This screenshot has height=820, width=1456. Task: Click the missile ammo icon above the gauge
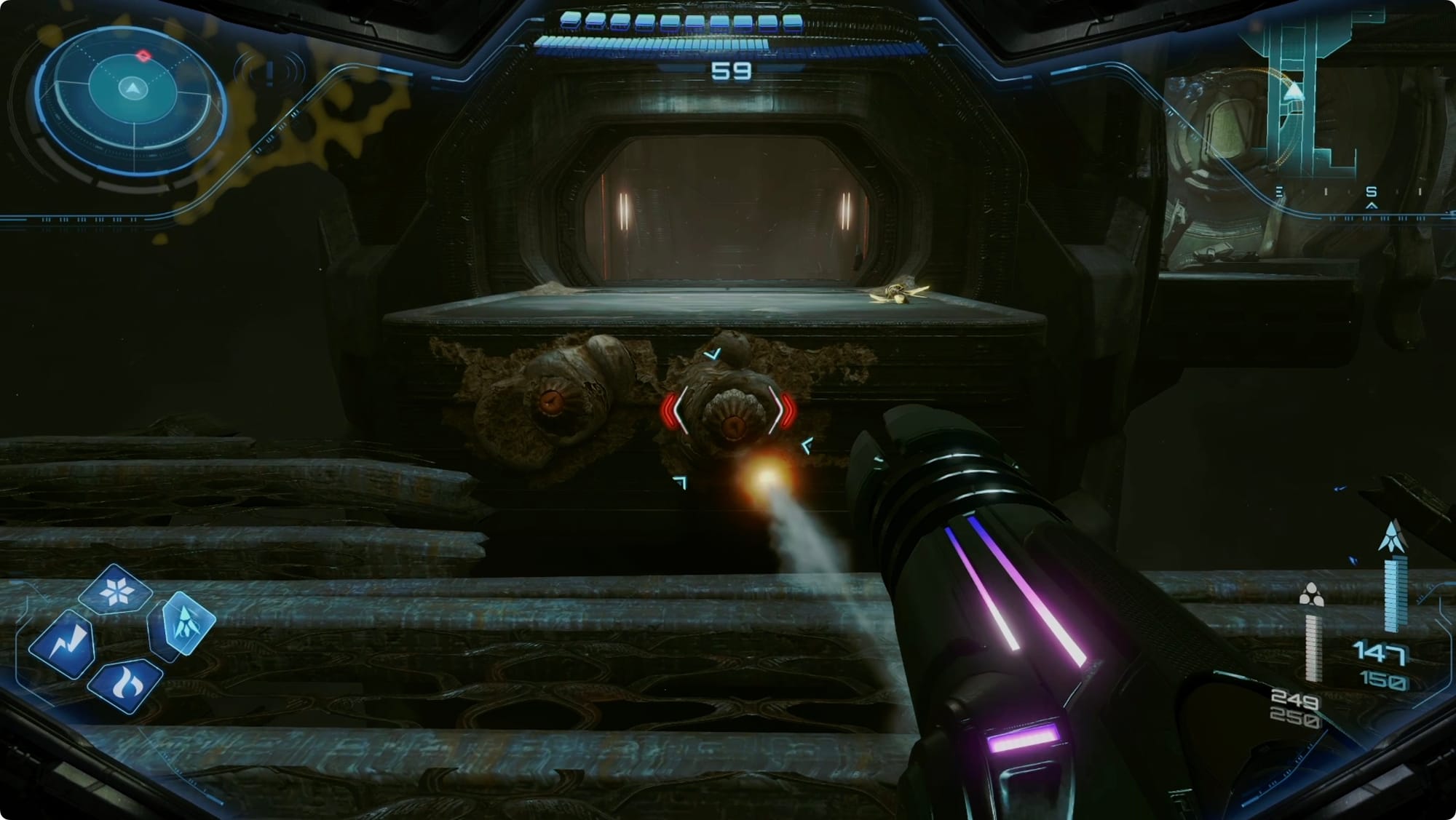point(1392,537)
